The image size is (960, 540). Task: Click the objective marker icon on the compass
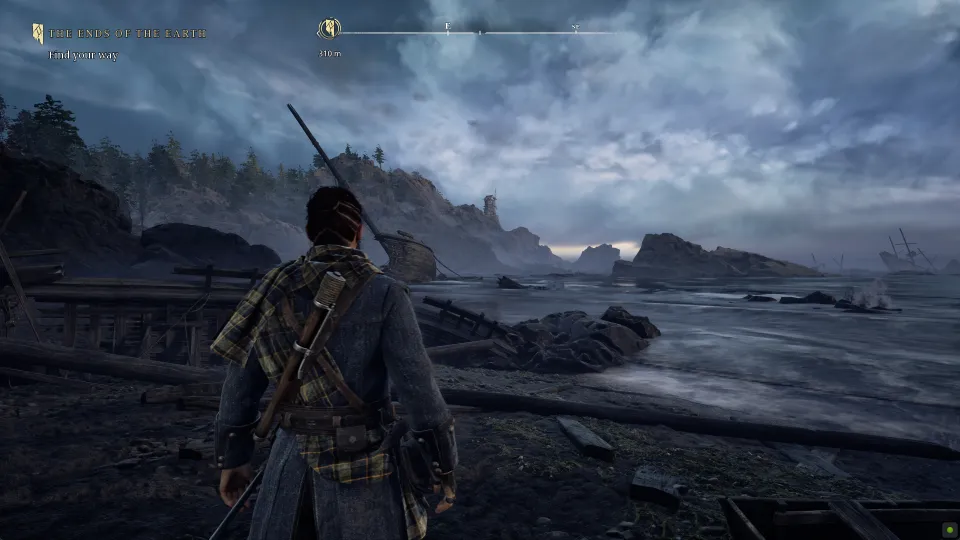pyautogui.click(x=327, y=29)
